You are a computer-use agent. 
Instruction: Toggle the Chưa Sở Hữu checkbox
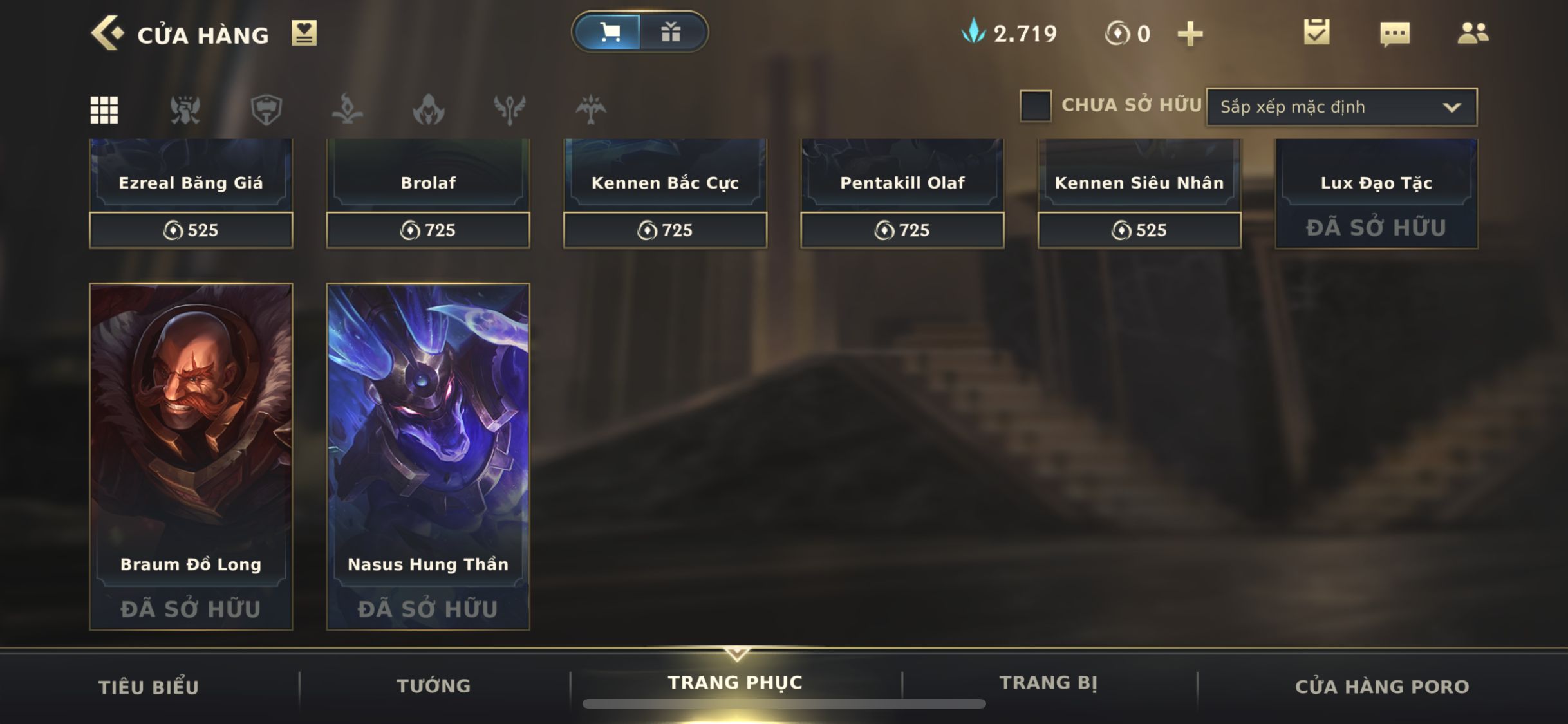click(1035, 106)
